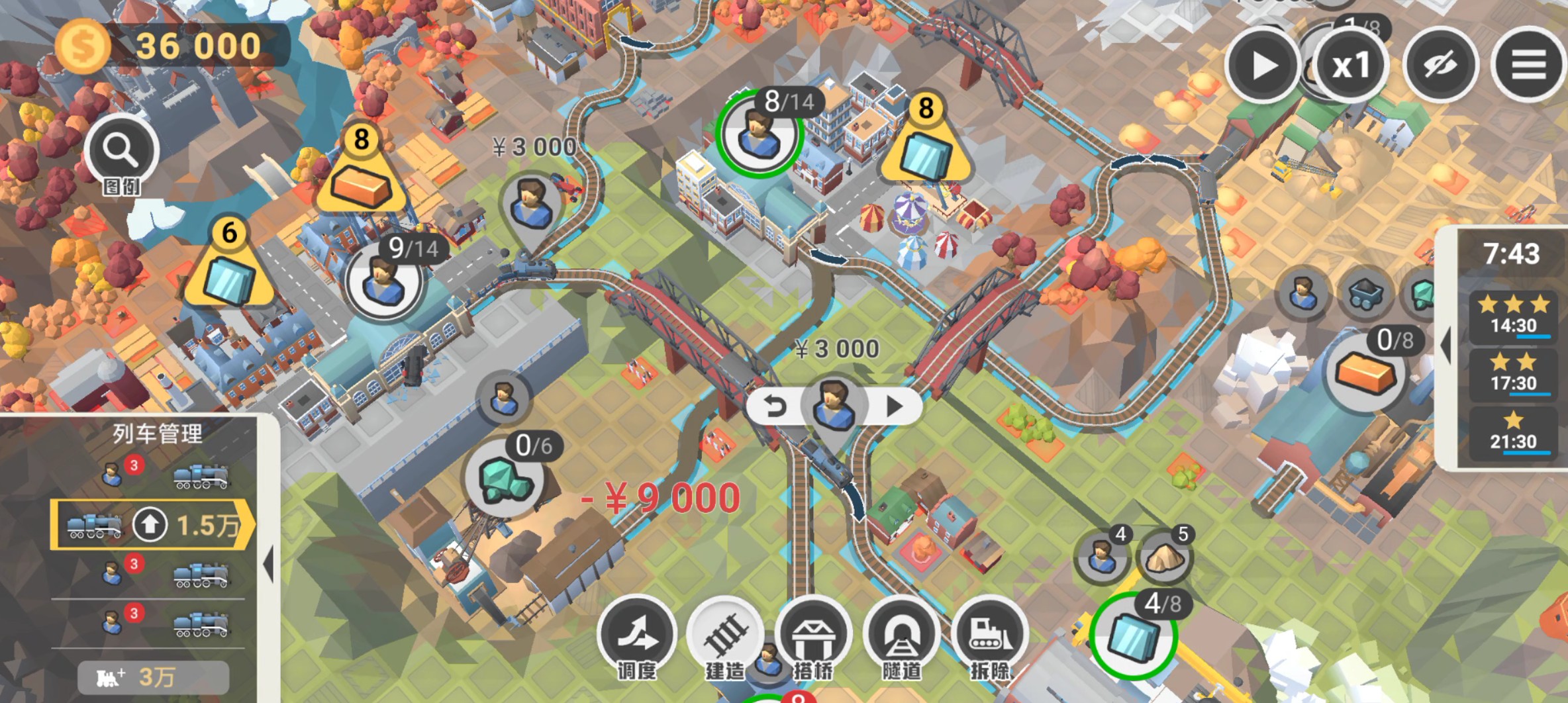Upgrade the selected train for 1.5万

click(x=151, y=525)
